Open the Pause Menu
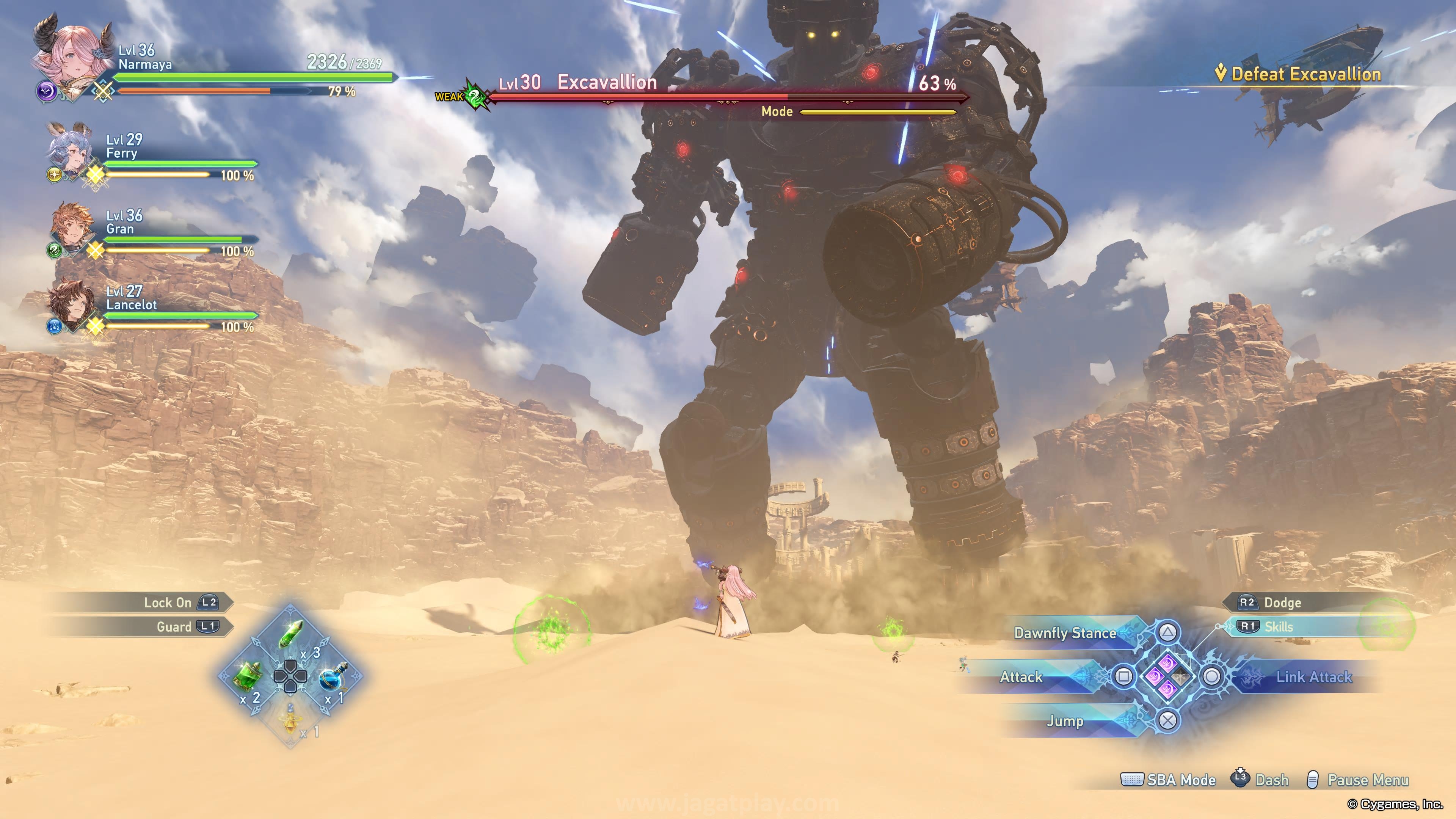The height and width of the screenshot is (819, 1456). [x=1367, y=780]
